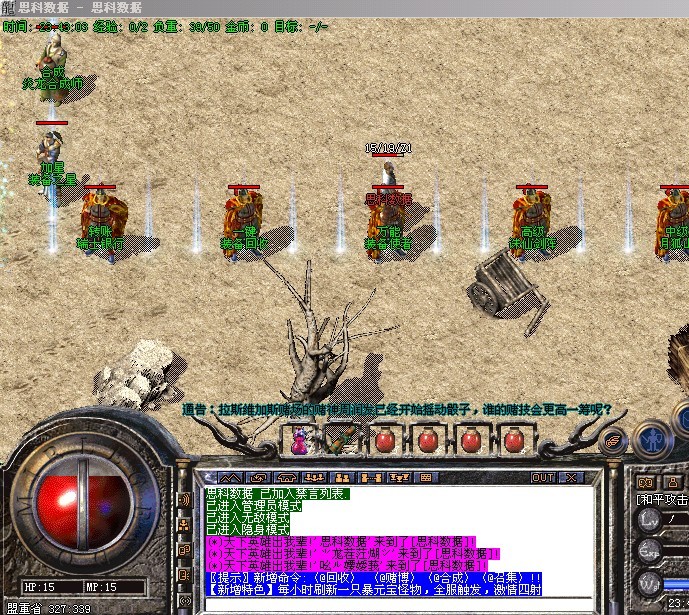Click the OUT button above the chat
Image resolution: width=689 pixels, height=615 pixels.
(543, 477)
